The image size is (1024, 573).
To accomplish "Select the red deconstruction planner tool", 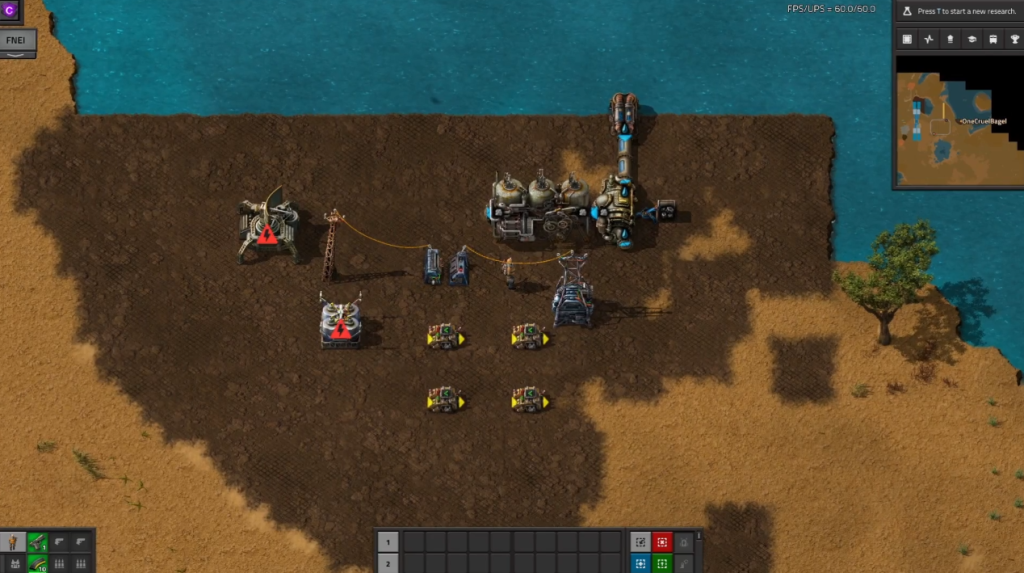I will (662, 542).
